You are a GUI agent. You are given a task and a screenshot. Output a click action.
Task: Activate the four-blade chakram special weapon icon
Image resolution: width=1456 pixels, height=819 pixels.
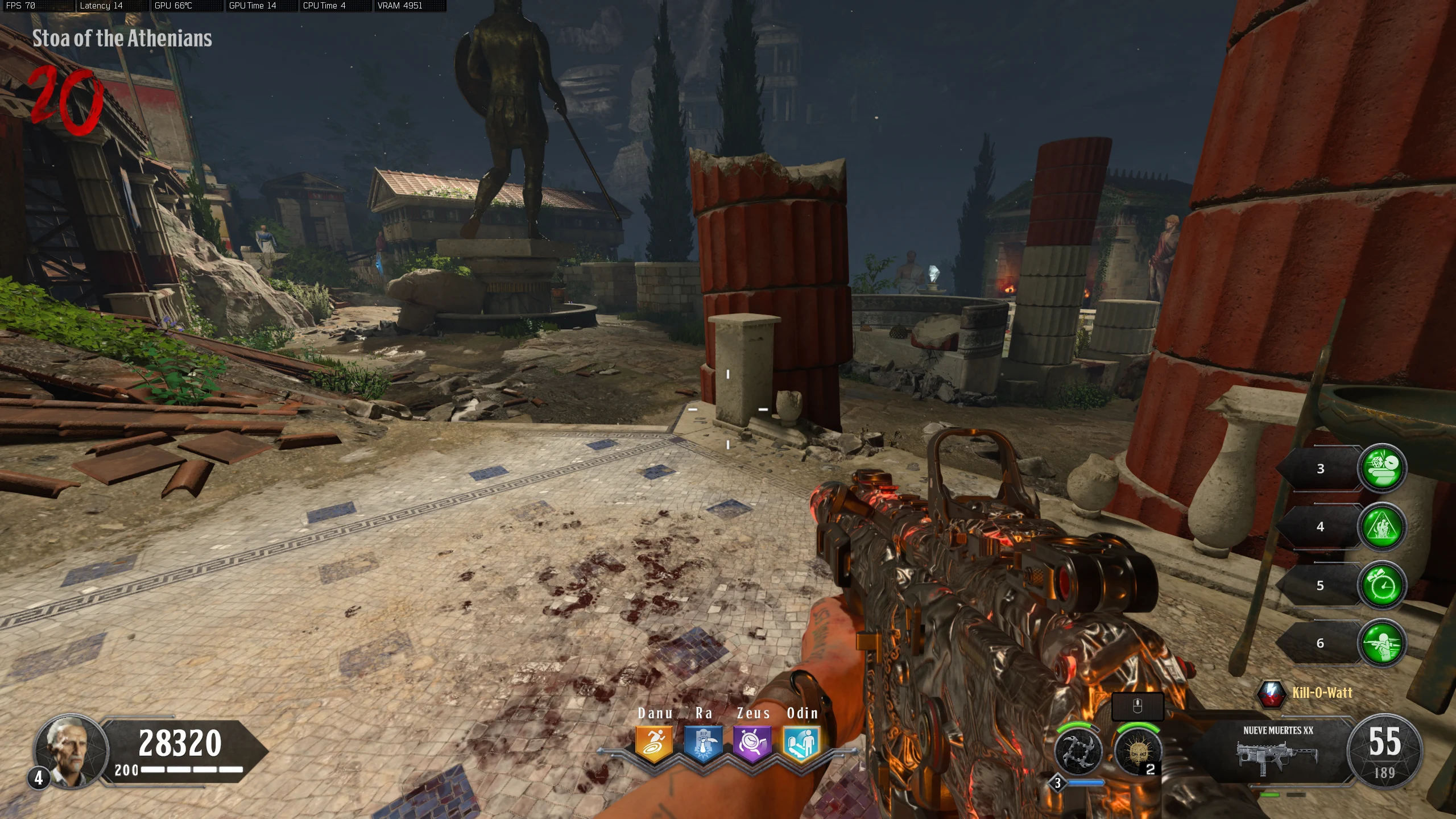[1078, 751]
